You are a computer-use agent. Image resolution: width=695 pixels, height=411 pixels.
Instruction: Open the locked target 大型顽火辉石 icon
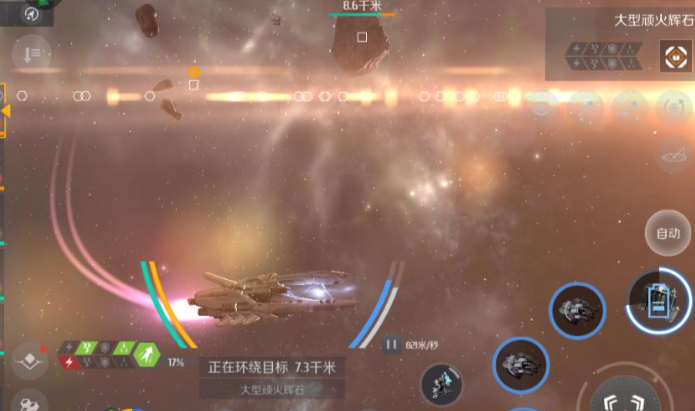675,55
